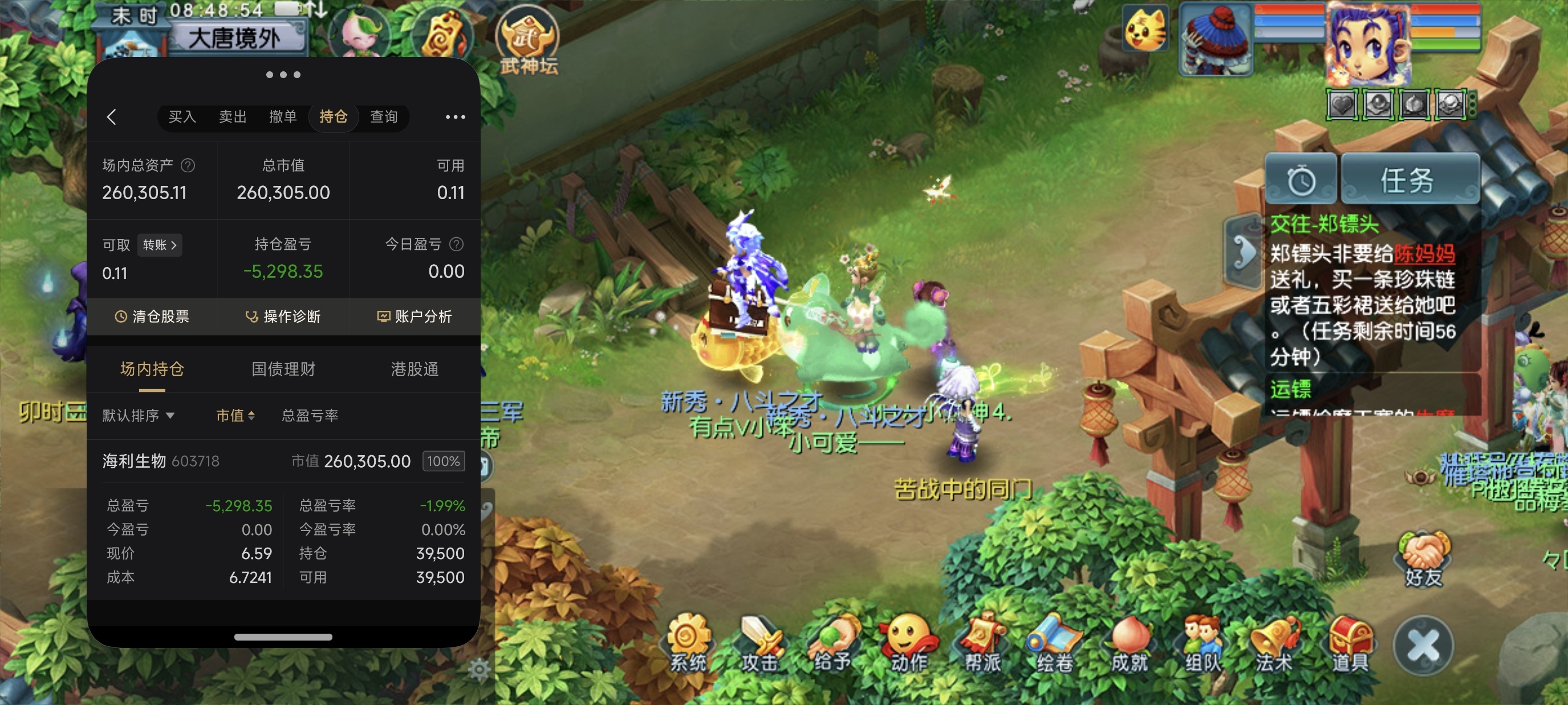Select the 港股通 holdings tab
This screenshot has height=705, width=1568.
pyautogui.click(x=415, y=369)
